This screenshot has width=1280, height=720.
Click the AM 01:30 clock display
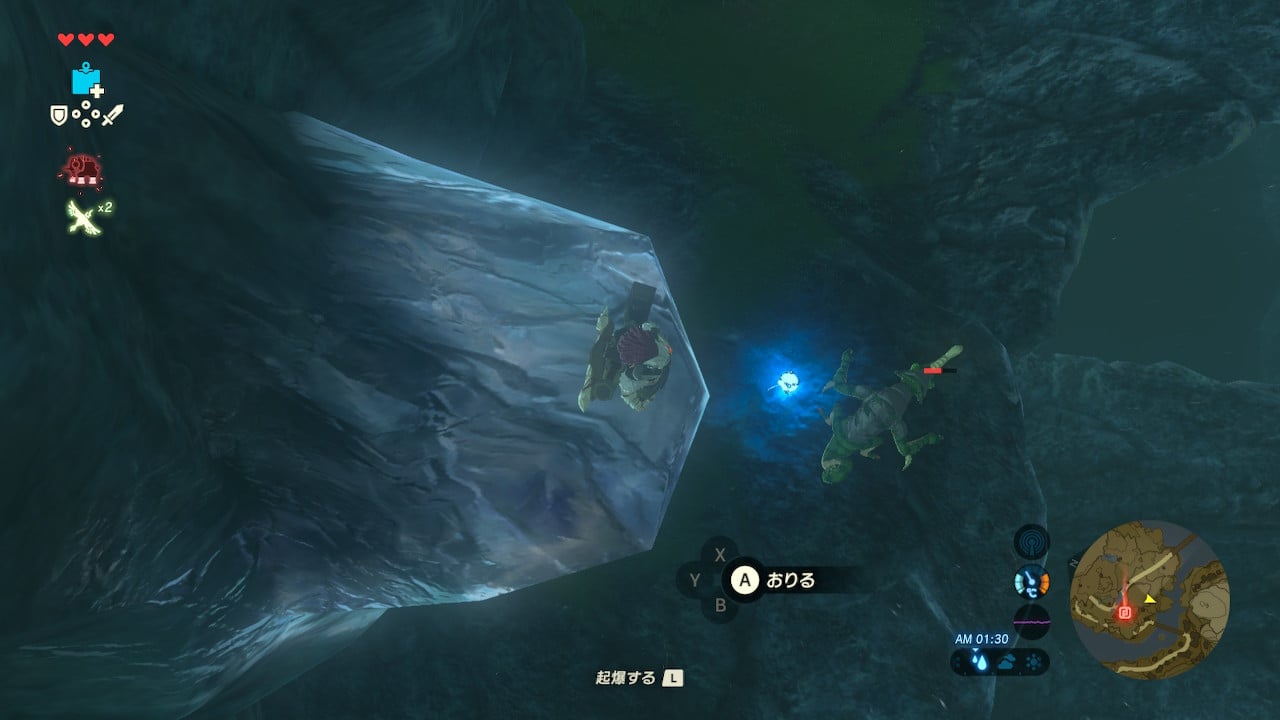tap(983, 637)
